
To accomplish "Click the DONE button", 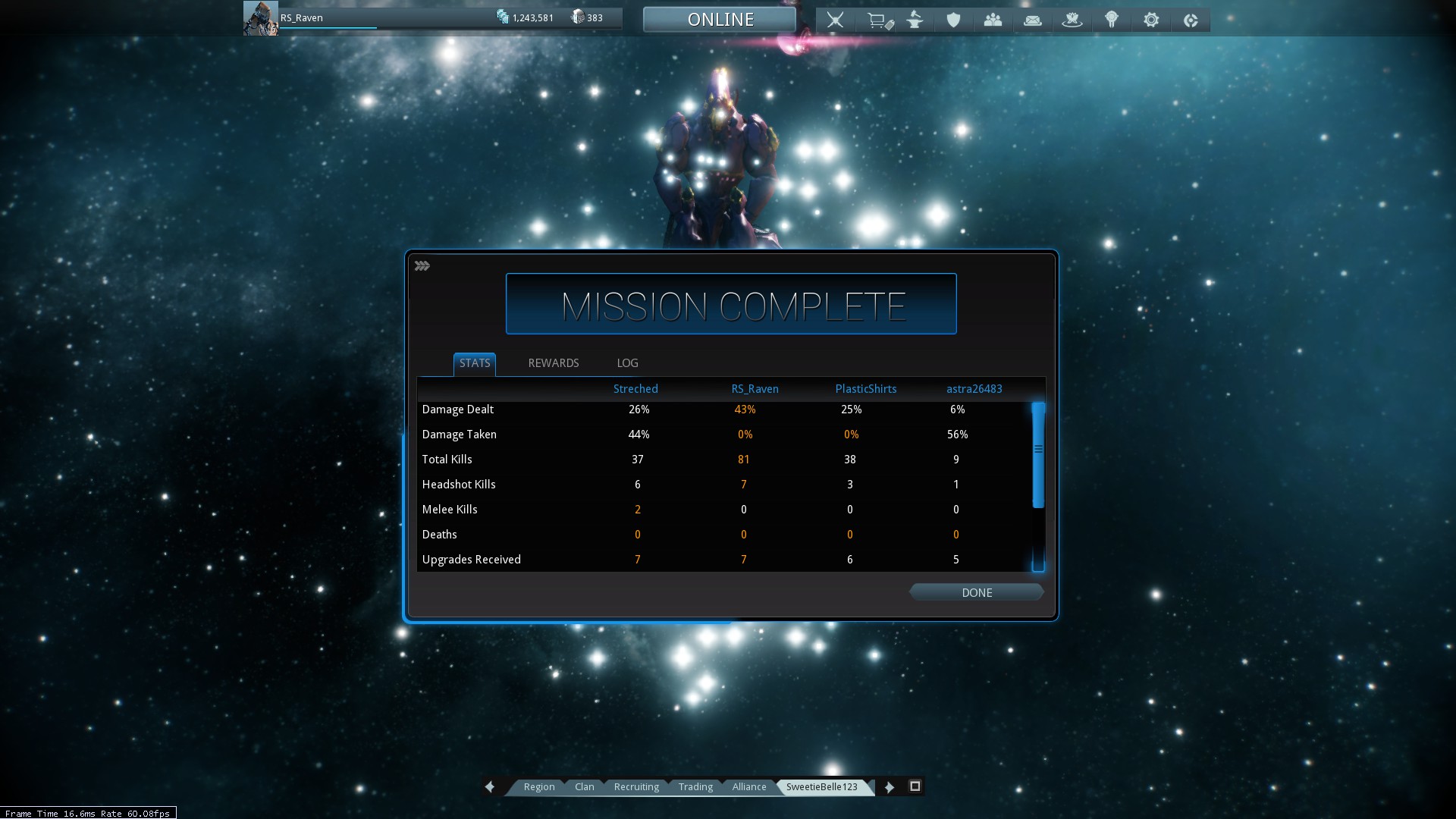I will point(976,592).
